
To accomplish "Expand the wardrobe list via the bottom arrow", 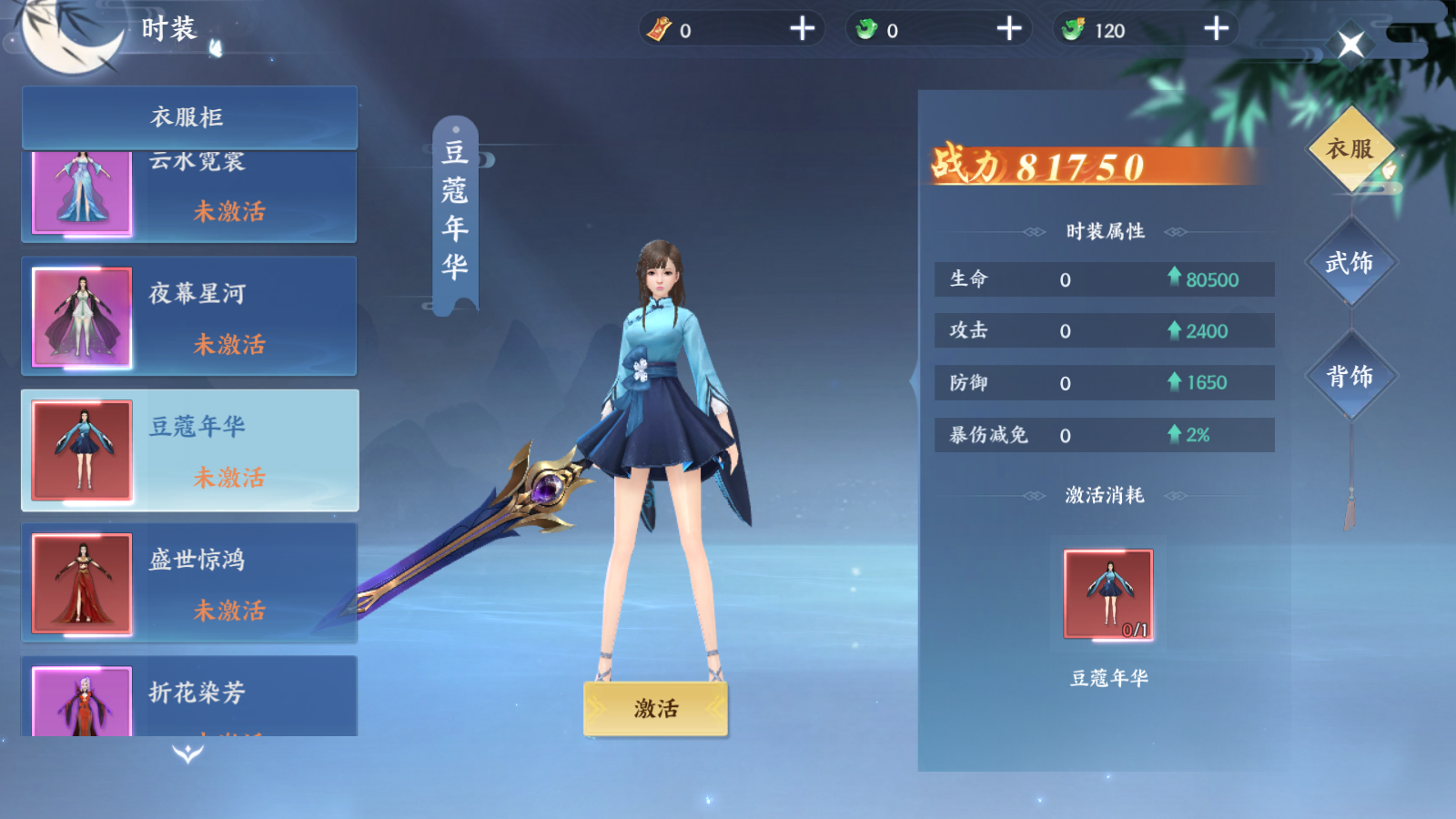I will click(187, 755).
